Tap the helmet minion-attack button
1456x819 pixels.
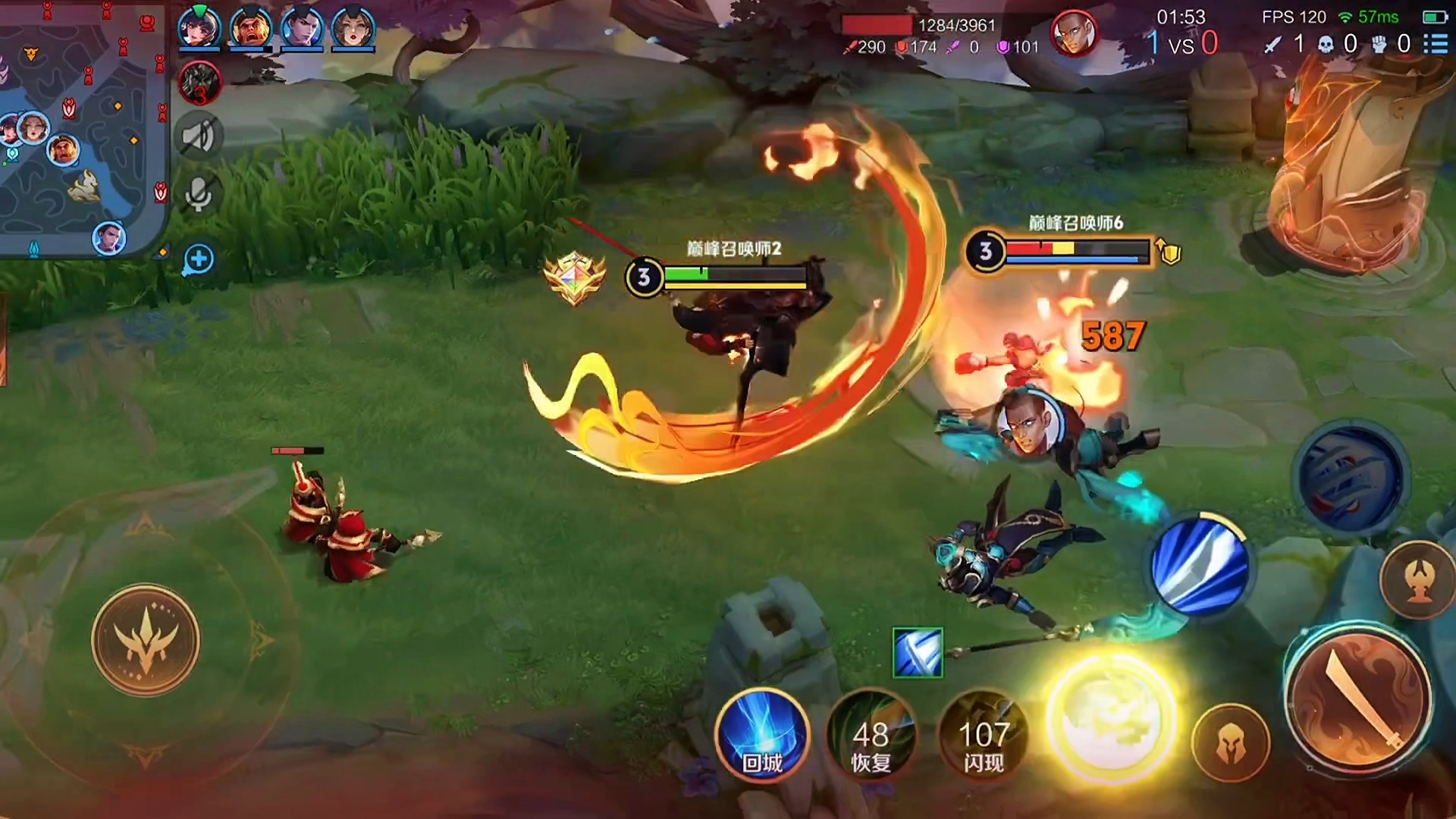coord(1230,744)
